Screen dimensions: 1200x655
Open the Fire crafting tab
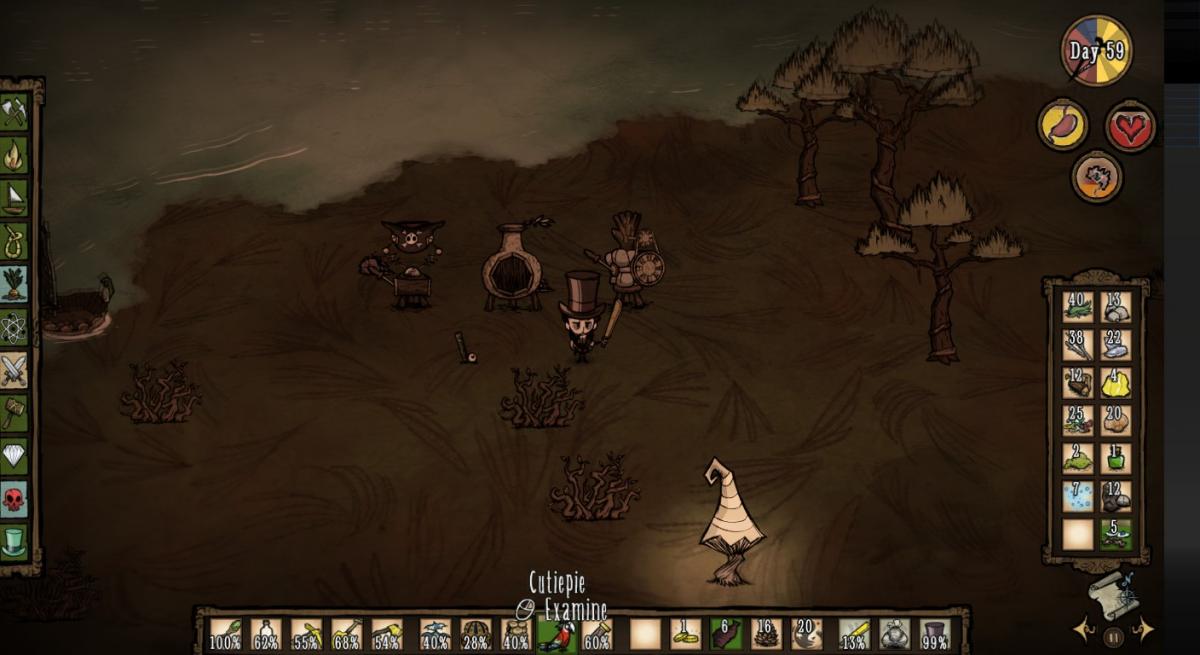click(14, 155)
